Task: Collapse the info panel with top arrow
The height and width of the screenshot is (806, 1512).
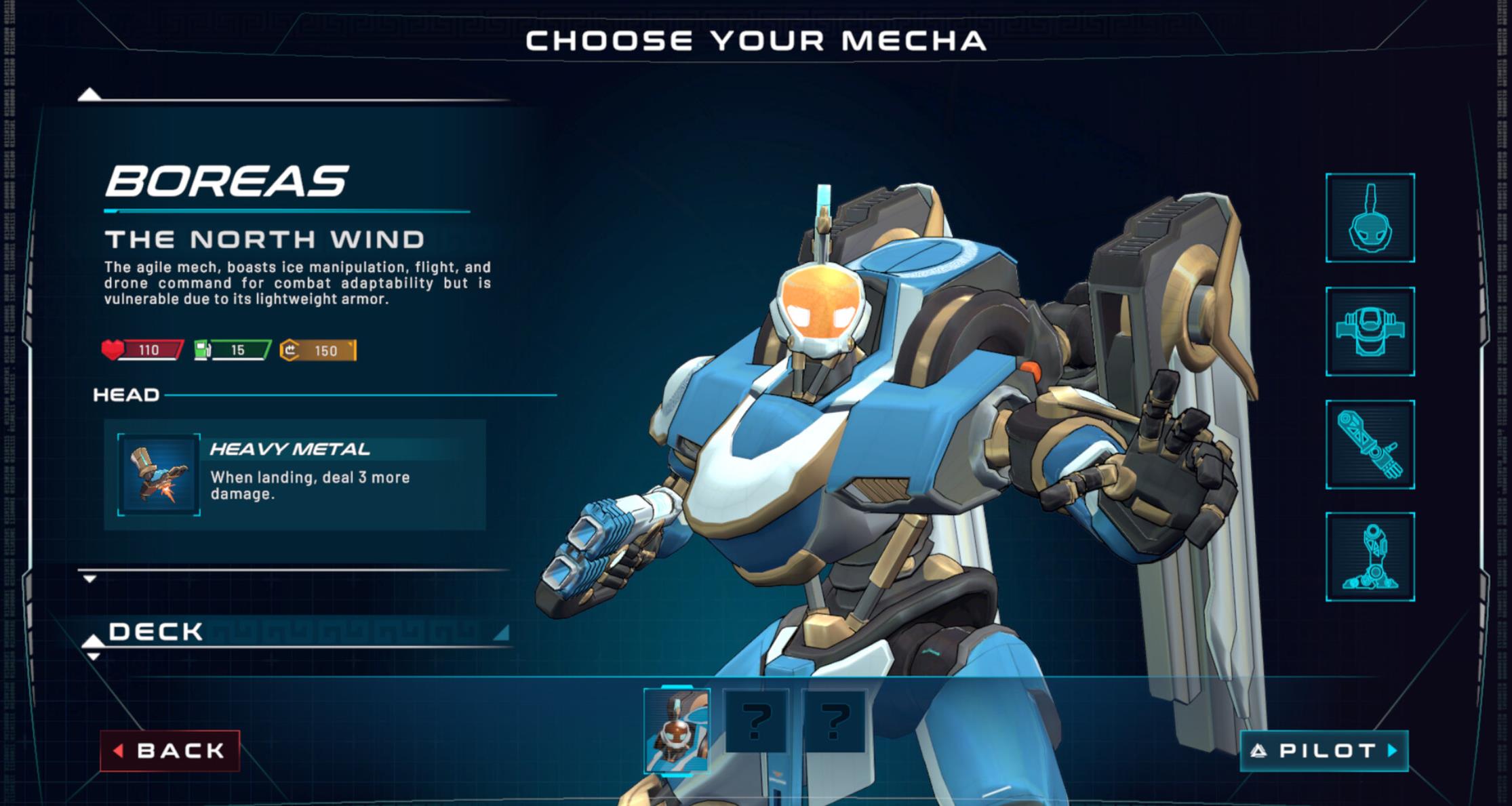Action: click(x=89, y=94)
